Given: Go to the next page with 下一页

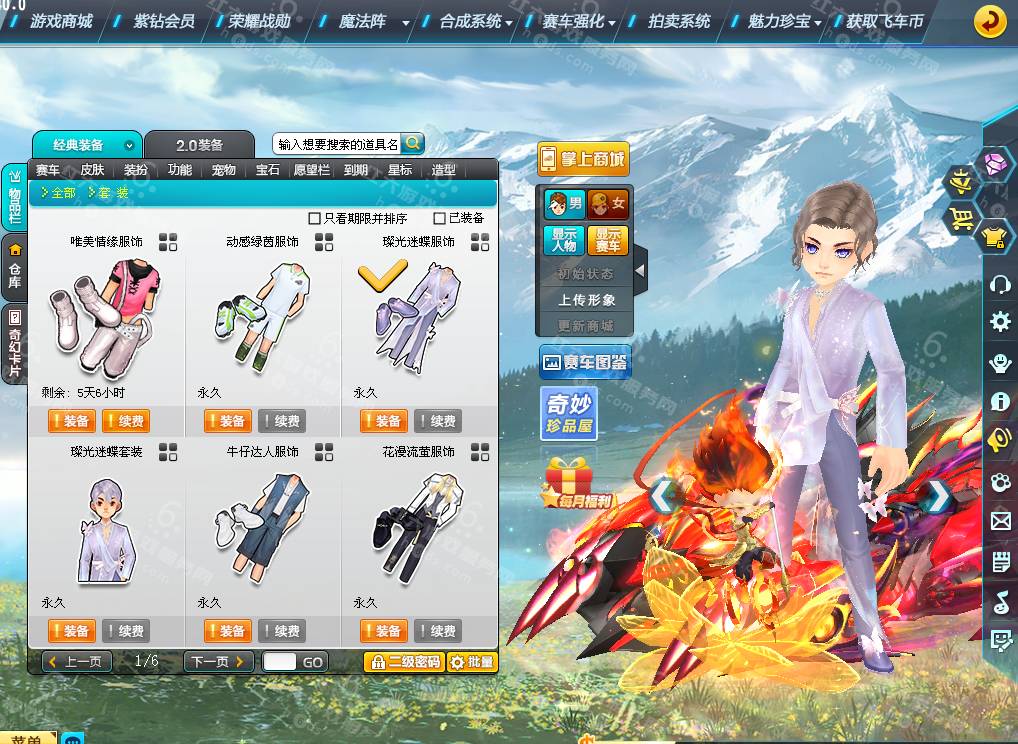Looking at the screenshot, I should [218, 662].
